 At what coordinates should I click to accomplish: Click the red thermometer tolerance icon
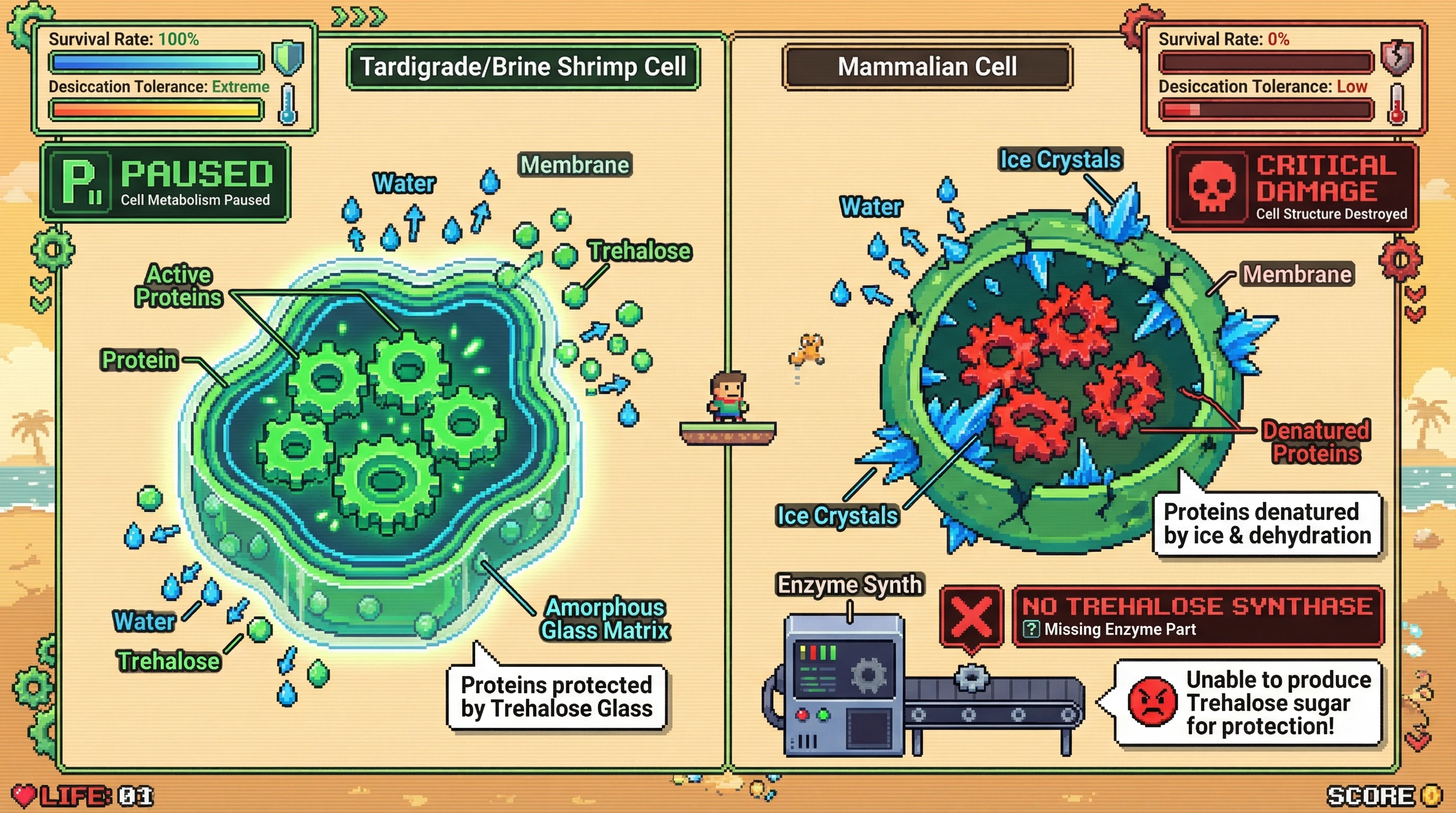point(1397,104)
